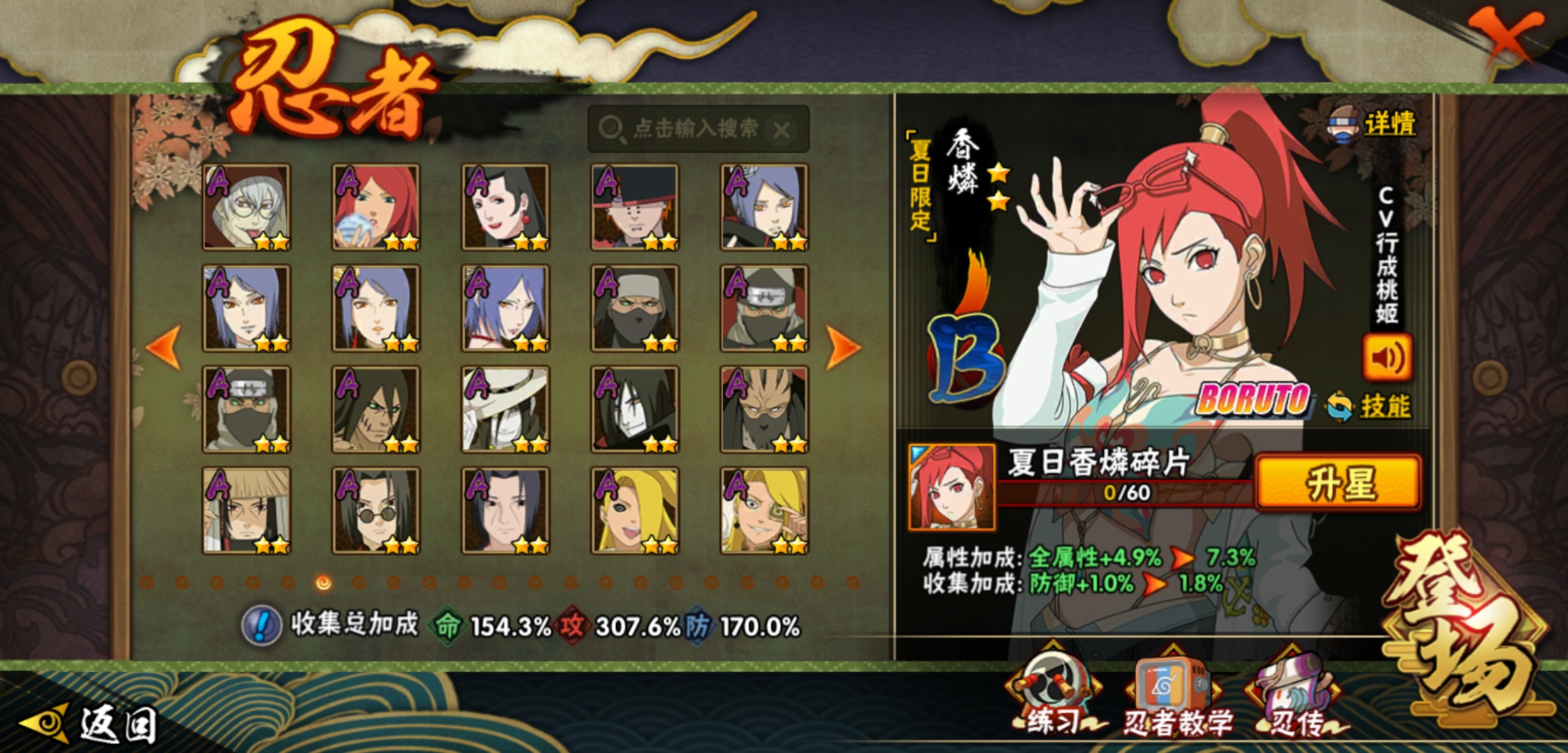The width and height of the screenshot is (1568, 753).
Task: Tap the 升星 star-up button
Action: coord(1338,483)
